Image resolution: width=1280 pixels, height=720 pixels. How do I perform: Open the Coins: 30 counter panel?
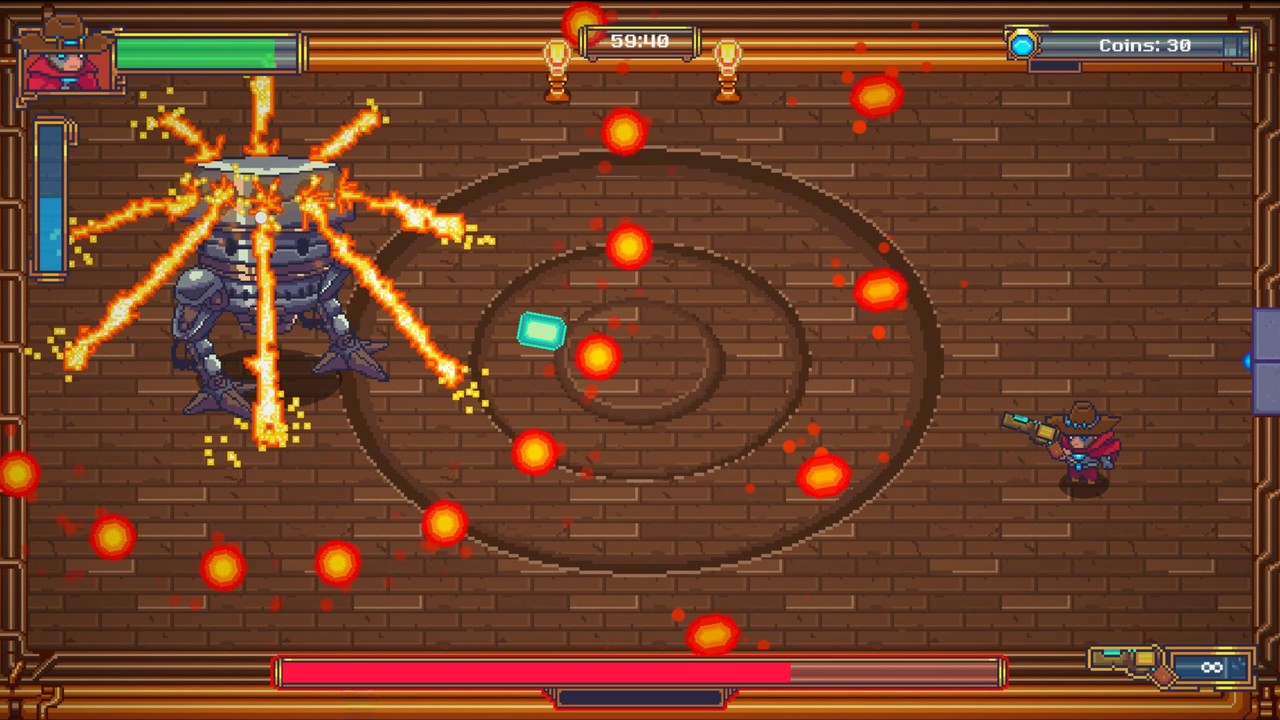pos(1146,44)
